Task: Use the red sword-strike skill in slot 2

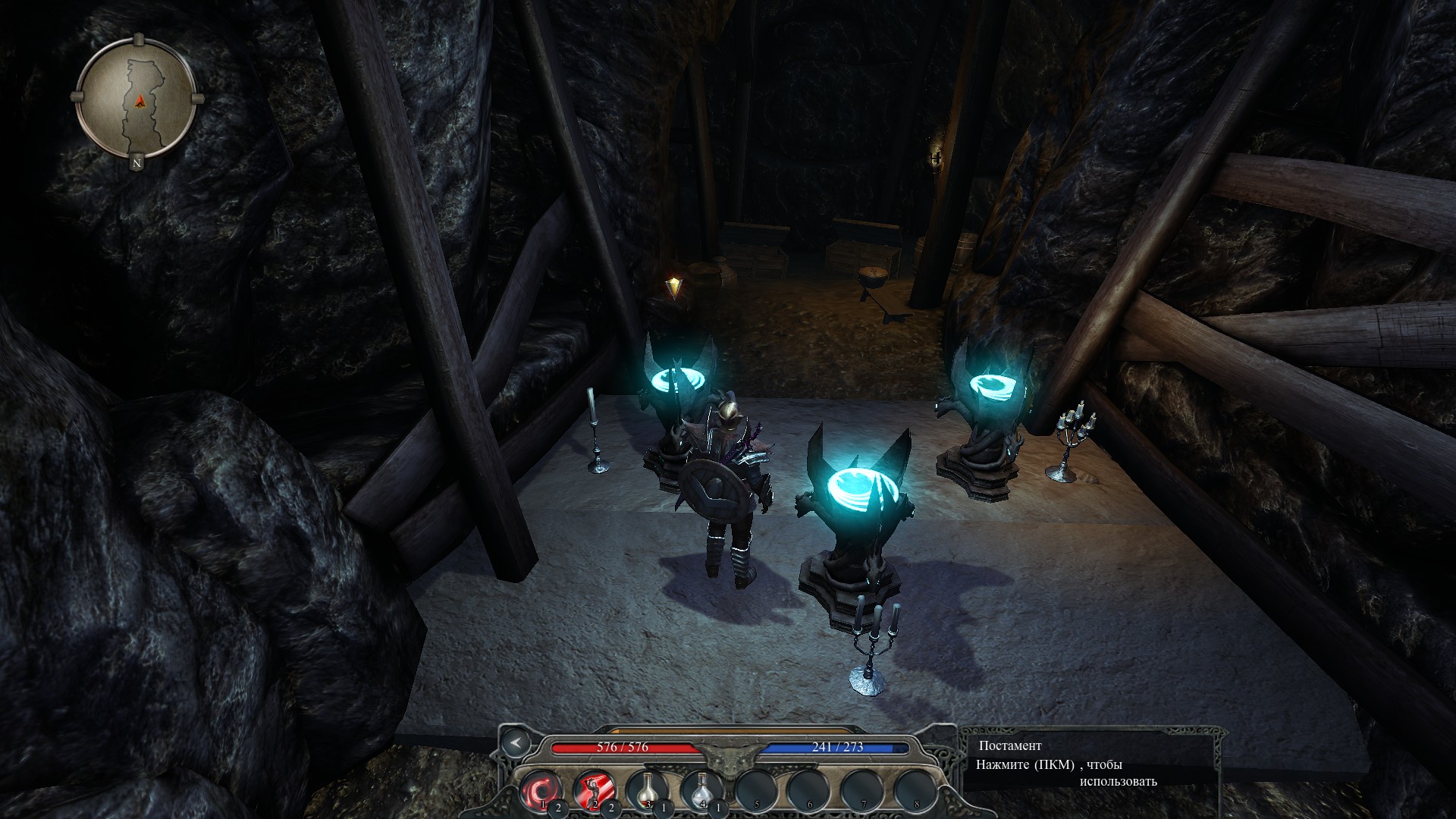Action: click(x=591, y=789)
